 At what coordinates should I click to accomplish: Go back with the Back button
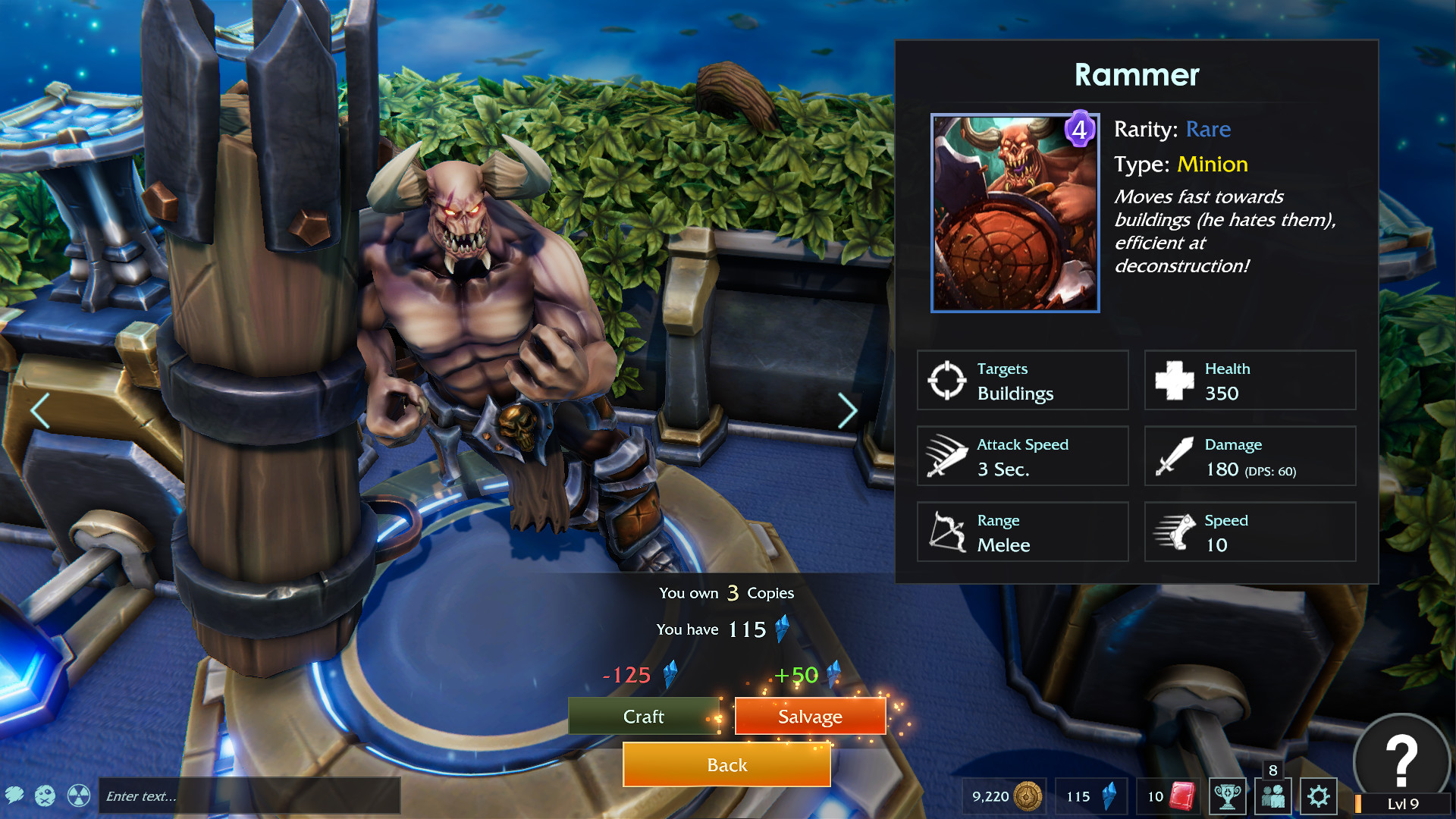click(x=726, y=765)
